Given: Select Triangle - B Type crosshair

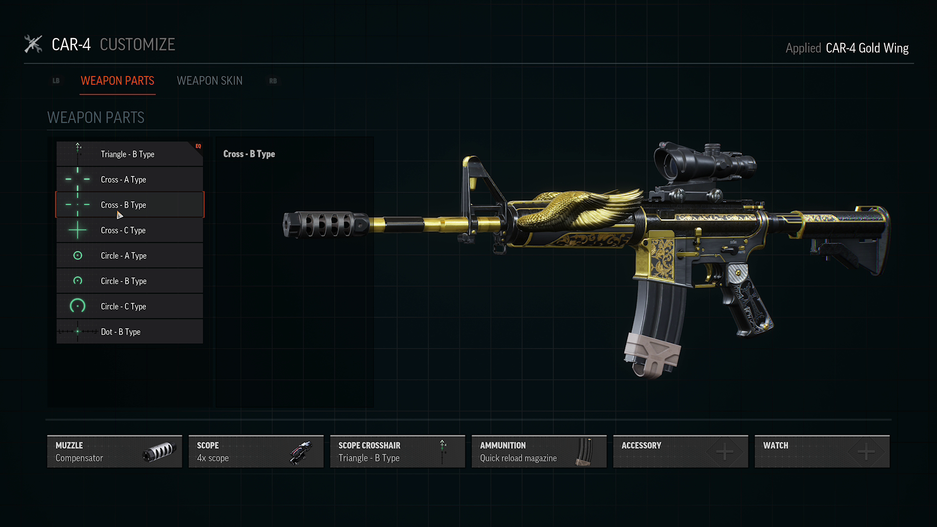Looking at the screenshot, I should (129, 154).
